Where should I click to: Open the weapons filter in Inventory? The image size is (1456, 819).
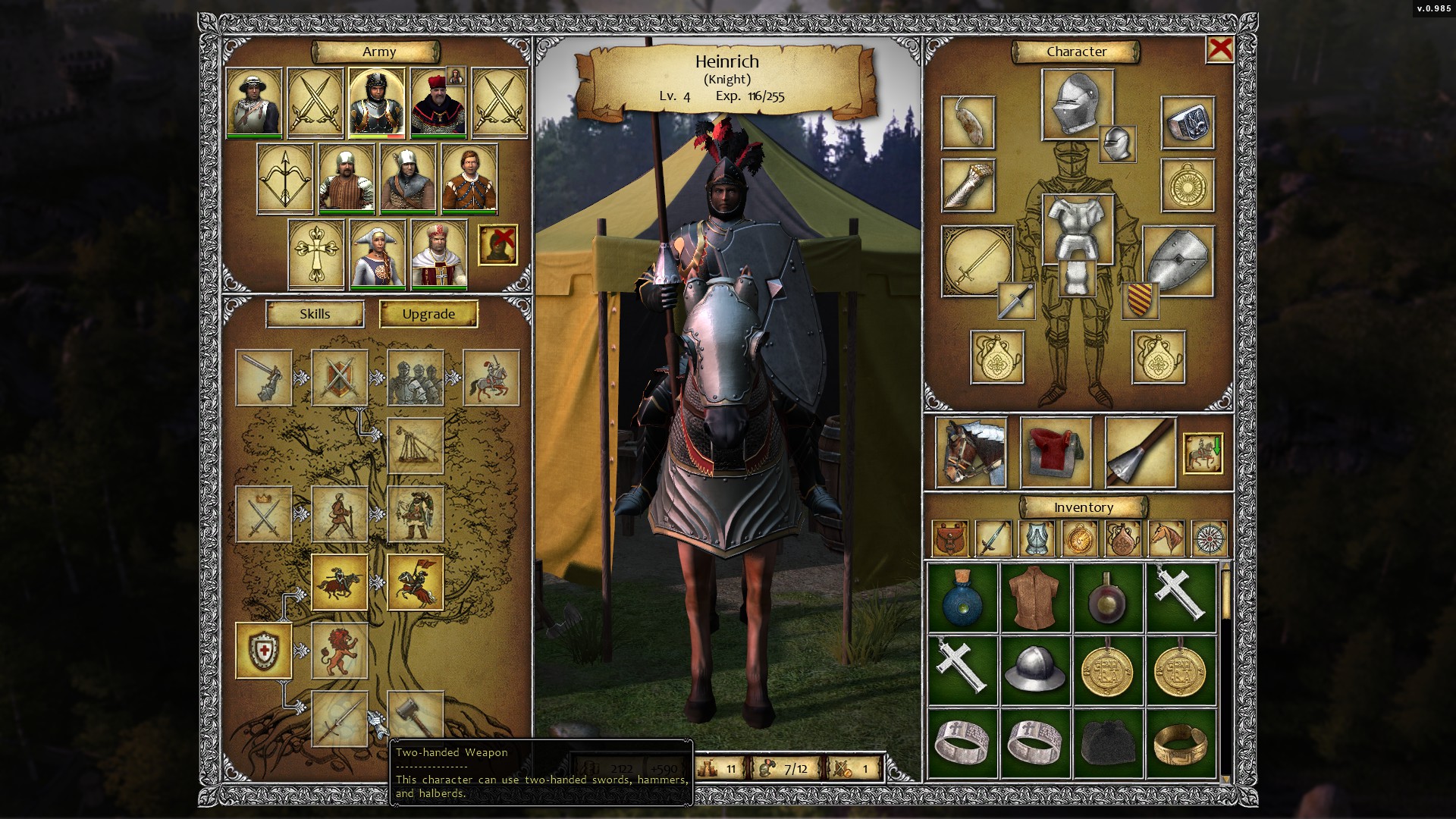pyautogui.click(x=992, y=540)
